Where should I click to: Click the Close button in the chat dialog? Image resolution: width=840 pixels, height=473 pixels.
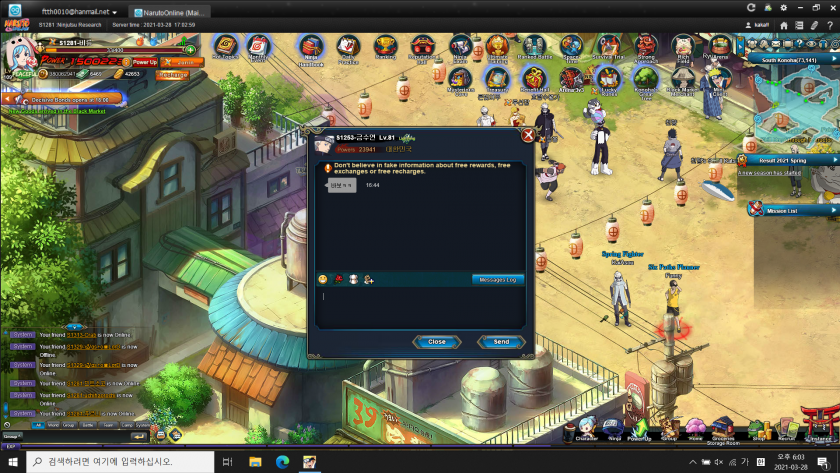[437, 342]
